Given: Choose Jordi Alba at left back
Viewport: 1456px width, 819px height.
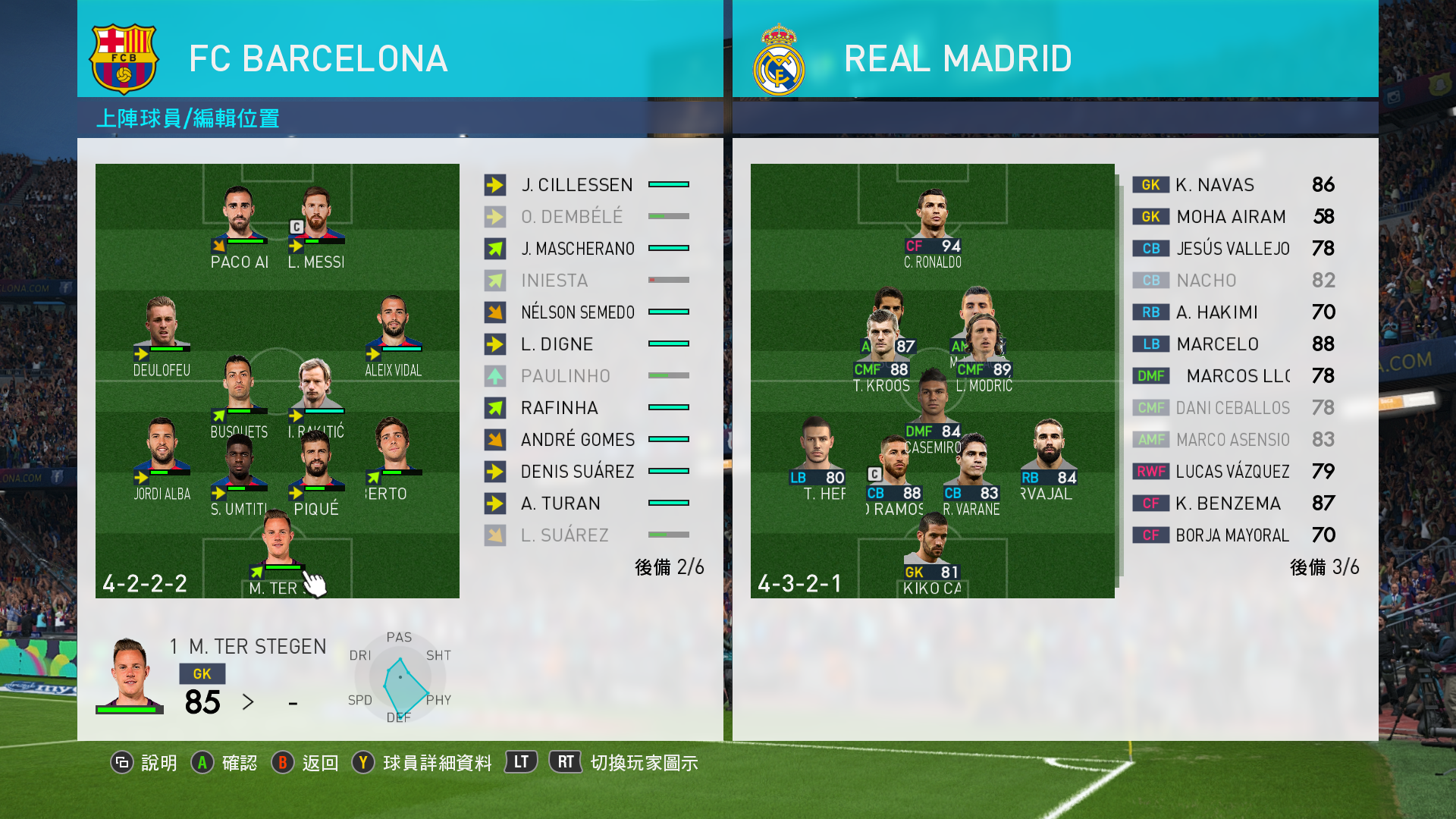Looking at the screenshot, I should click(x=162, y=457).
